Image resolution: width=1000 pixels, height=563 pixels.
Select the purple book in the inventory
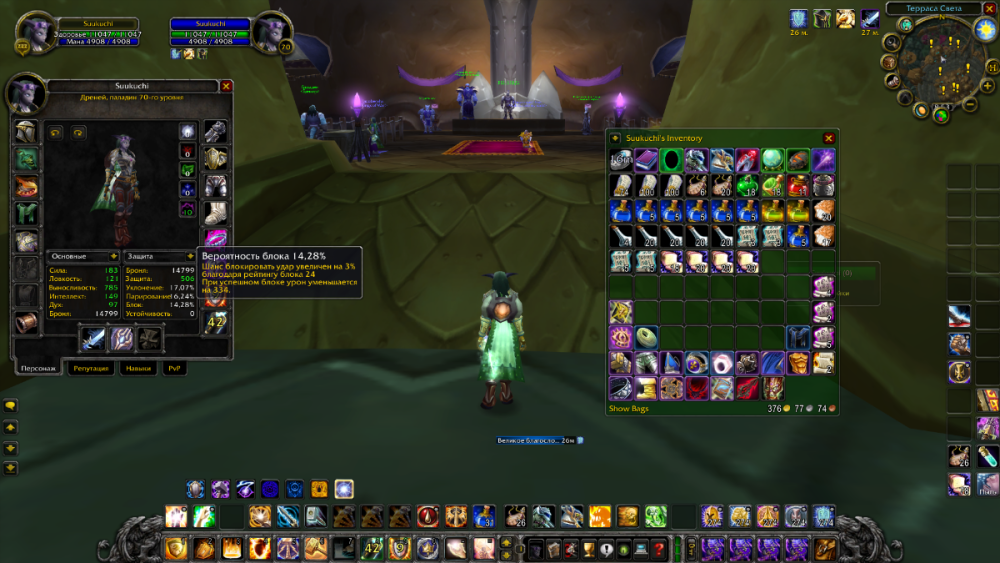click(x=646, y=160)
